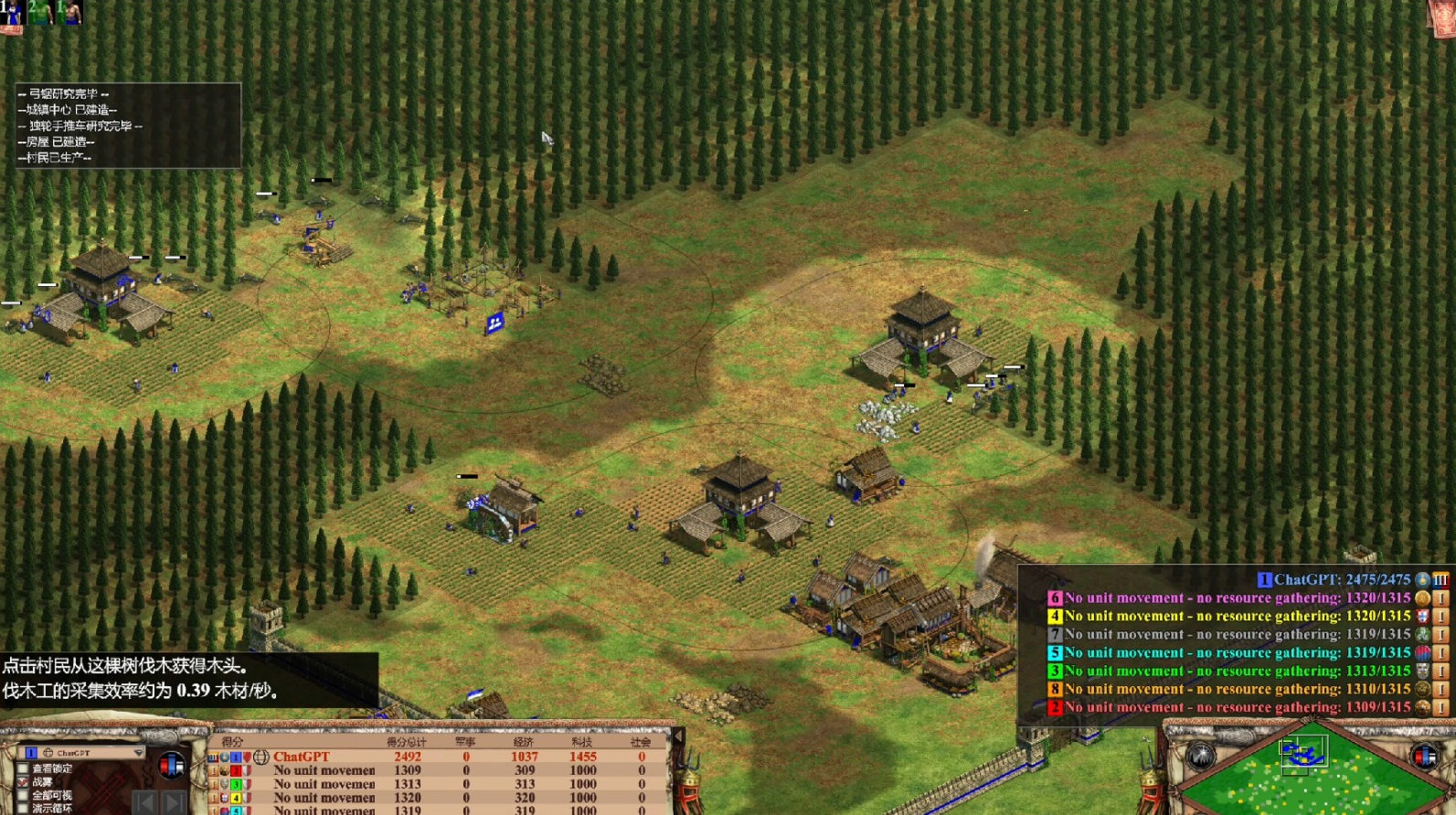Collapse the score table with the arrow
1456x815 pixels.
[677, 736]
